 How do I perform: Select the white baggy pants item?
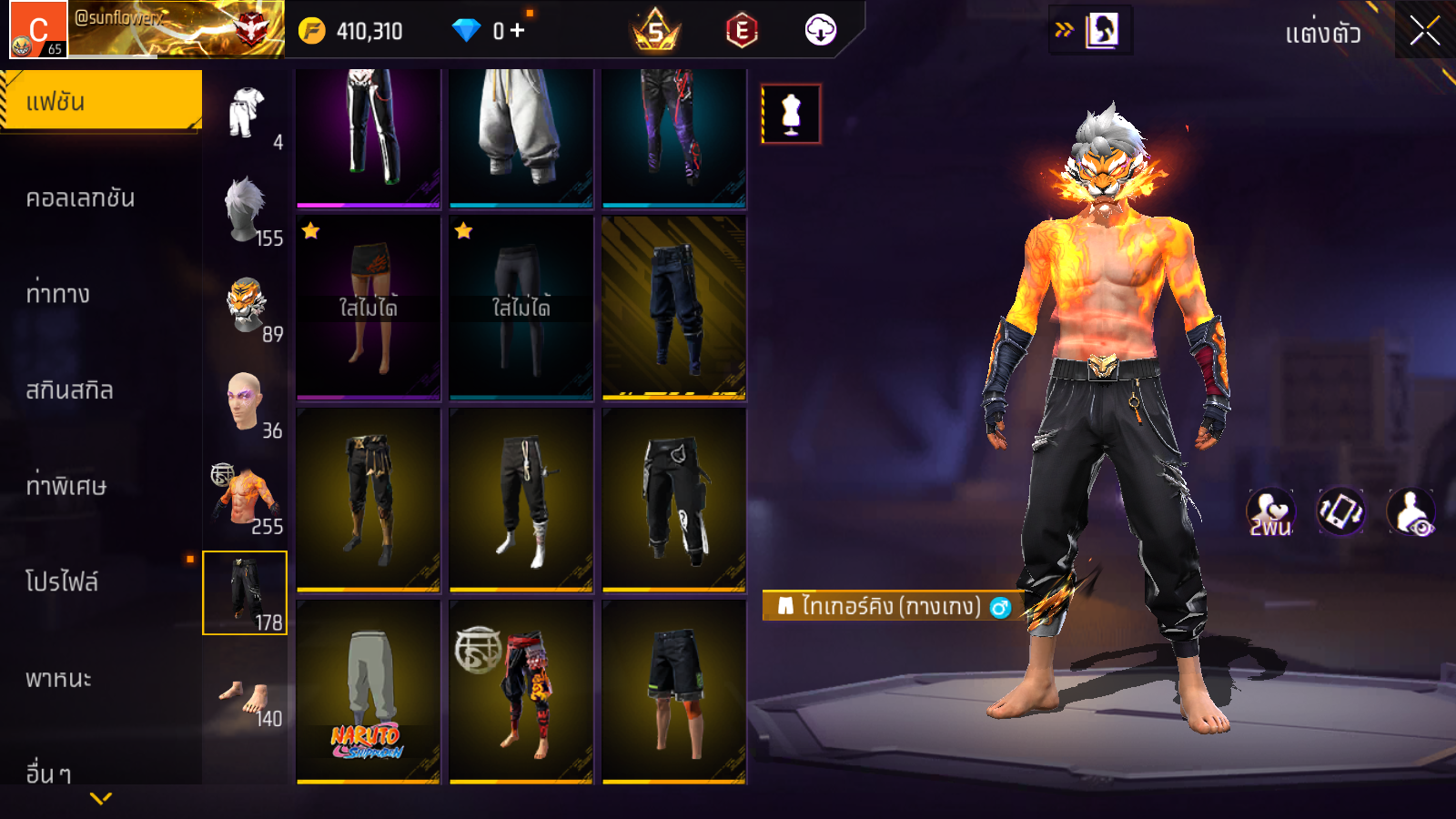click(521, 136)
